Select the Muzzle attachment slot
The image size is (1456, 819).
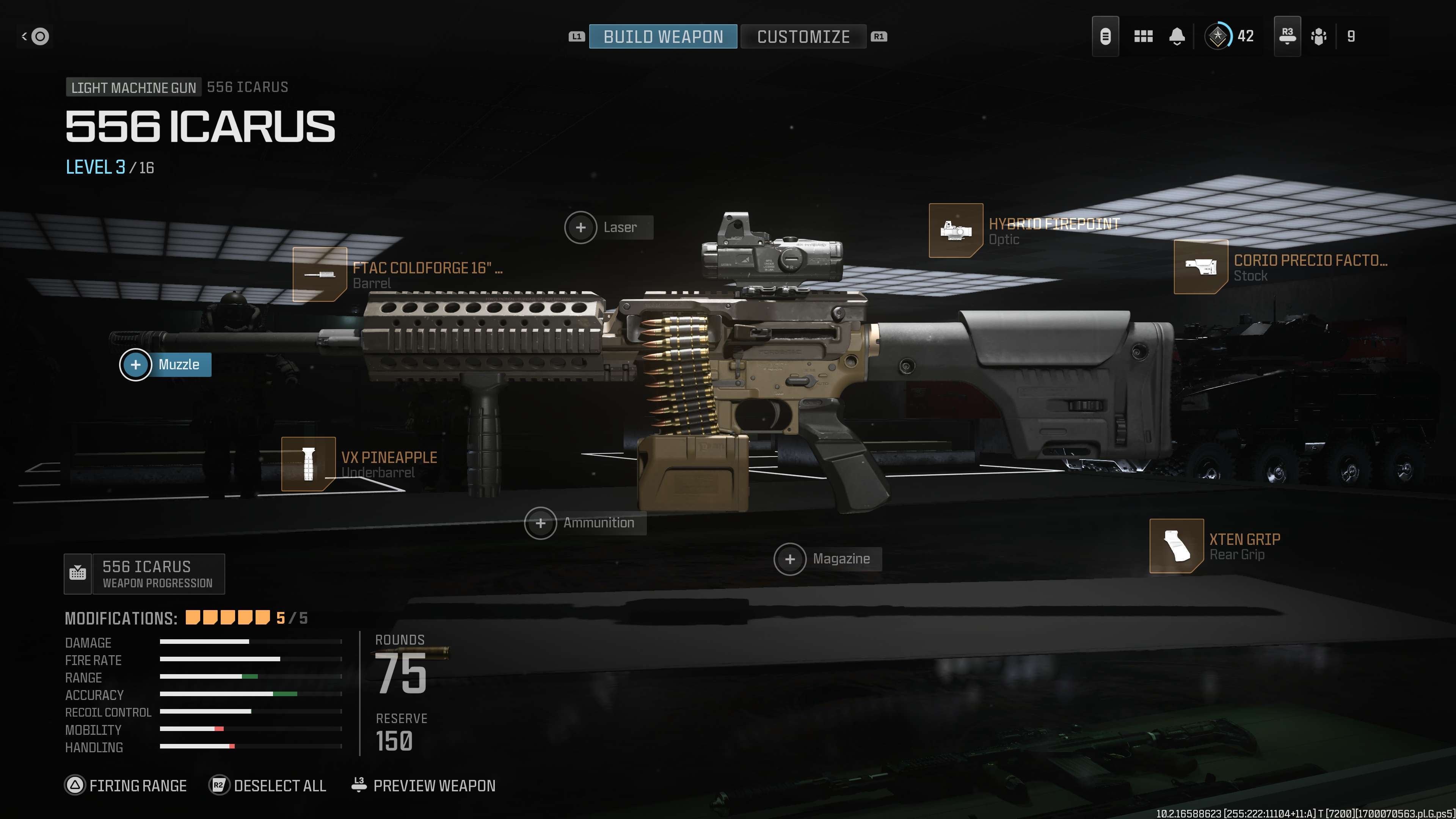[136, 365]
